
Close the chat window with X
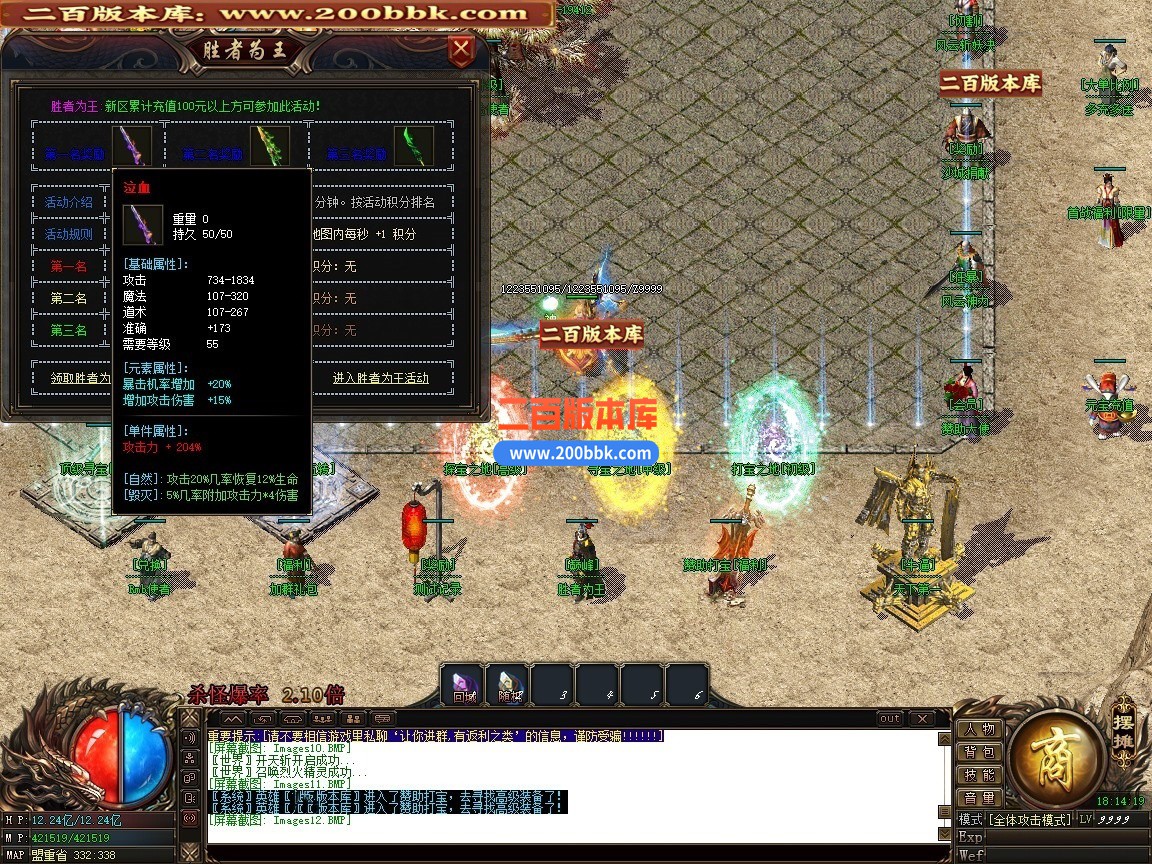921,719
